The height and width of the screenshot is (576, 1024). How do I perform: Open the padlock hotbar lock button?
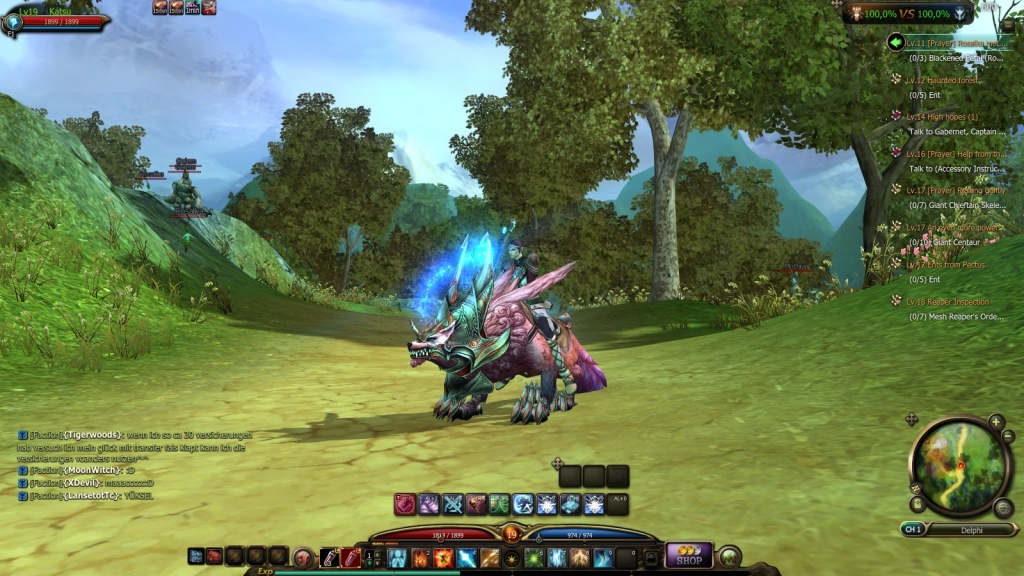tap(651, 558)
